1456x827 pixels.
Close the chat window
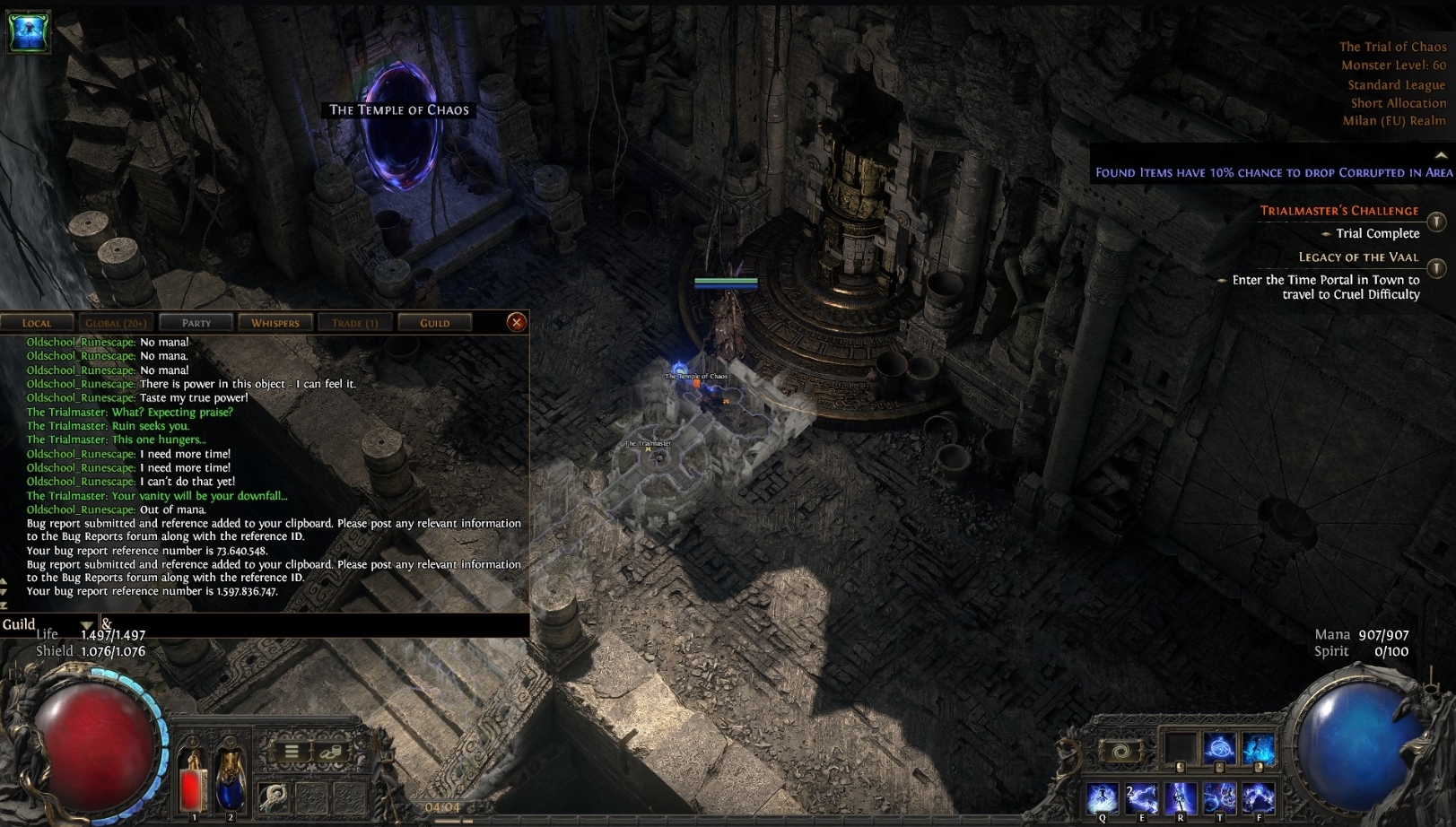pyautogui.click(x=517, y=322)
